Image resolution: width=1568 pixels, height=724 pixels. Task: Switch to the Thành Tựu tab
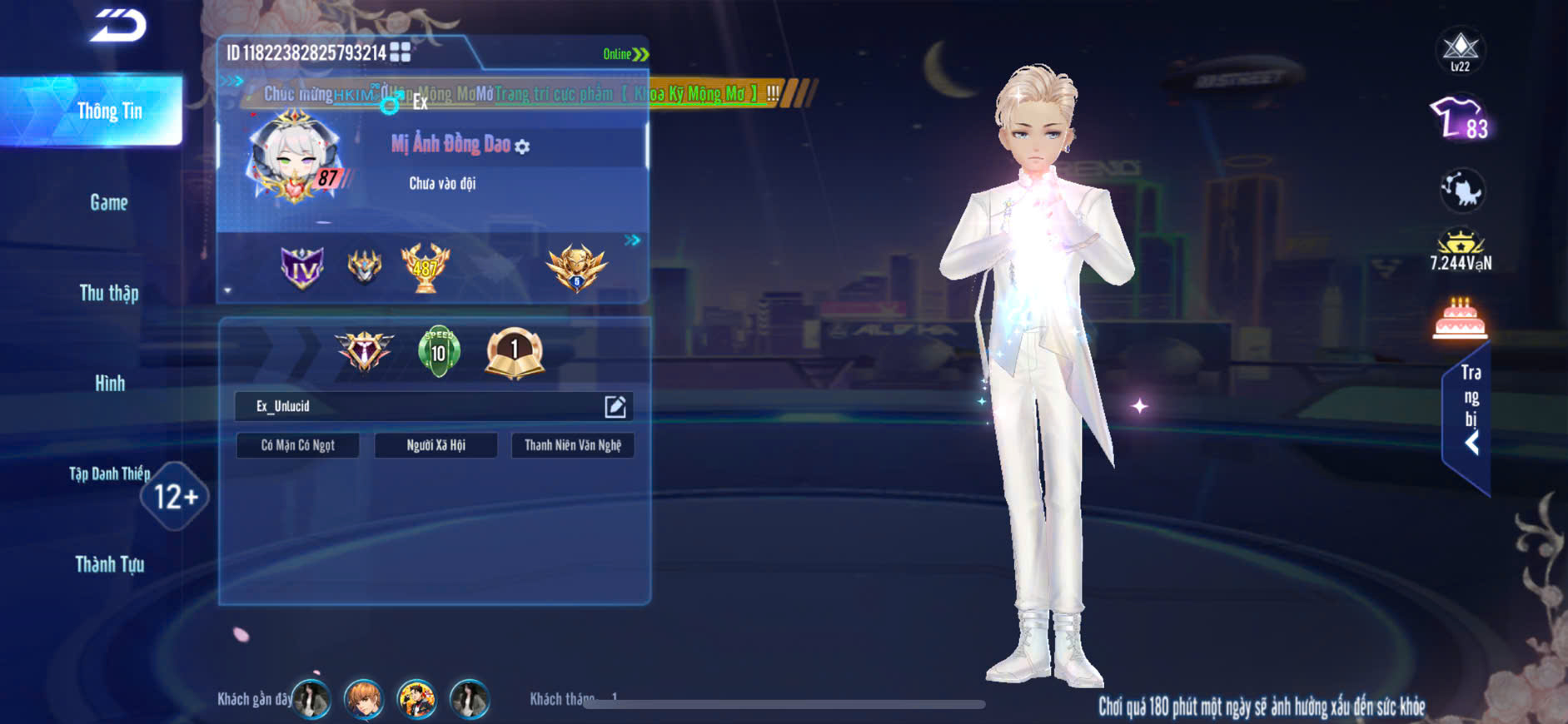109,565
